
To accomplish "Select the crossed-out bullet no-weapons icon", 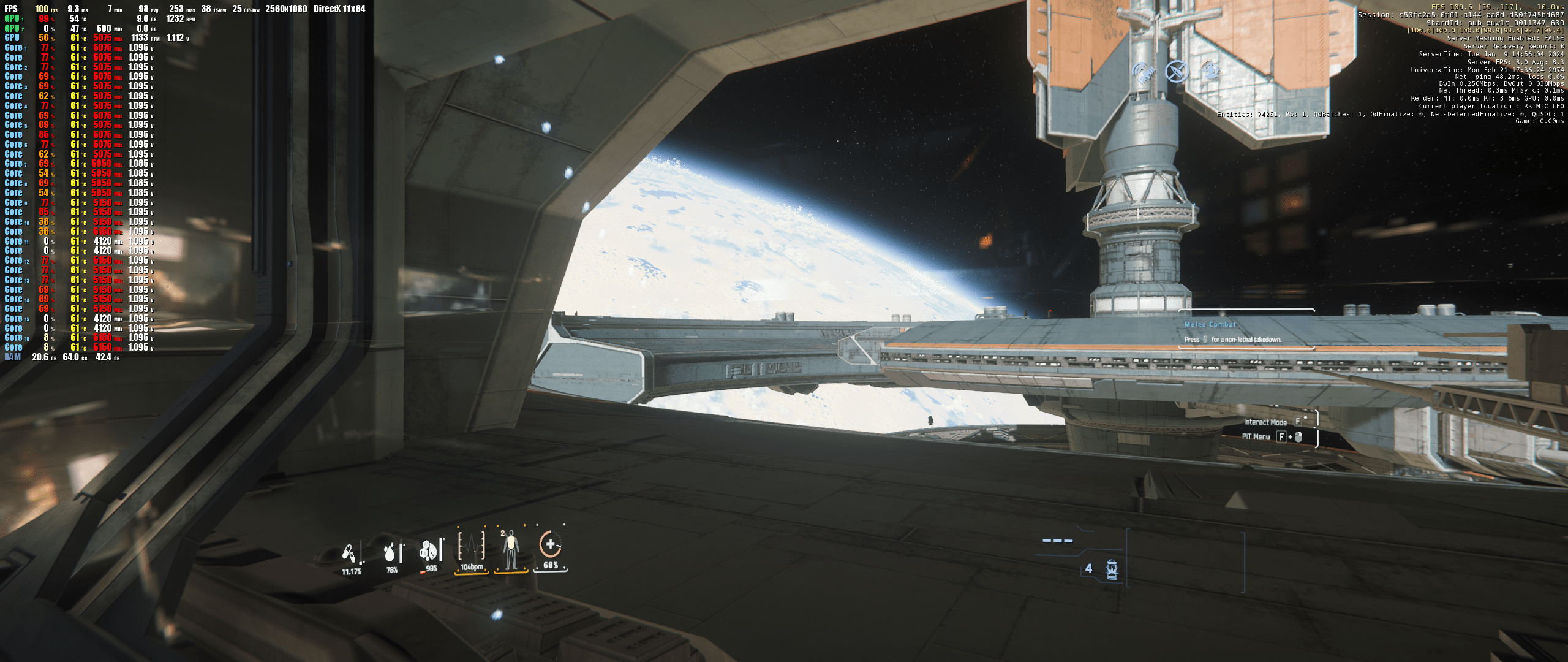I will click(1176, 72).
